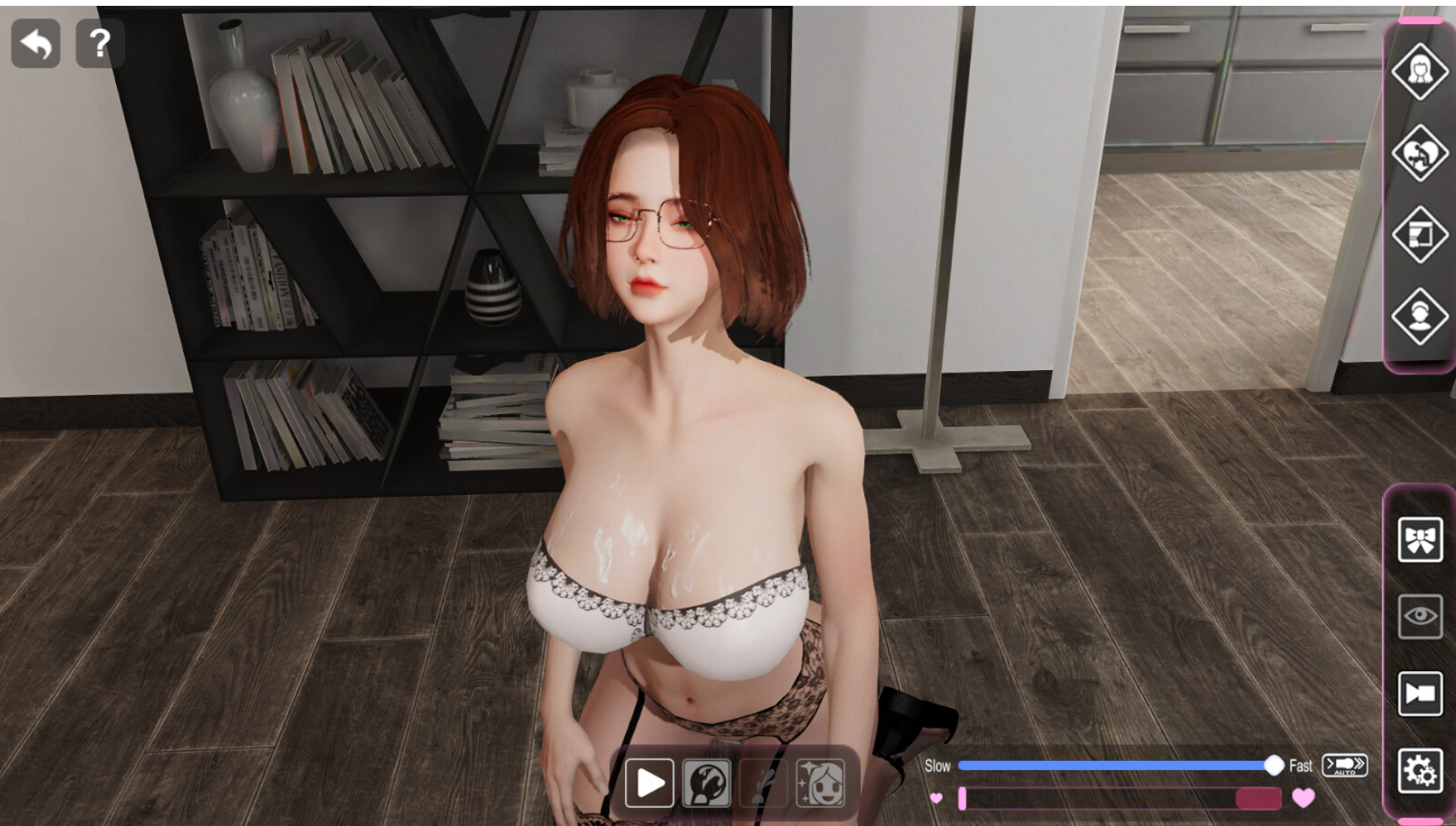This screenshot has width=1456, height=826.
Task: Select the finish/climax orb icon
Action: [705, 782]
